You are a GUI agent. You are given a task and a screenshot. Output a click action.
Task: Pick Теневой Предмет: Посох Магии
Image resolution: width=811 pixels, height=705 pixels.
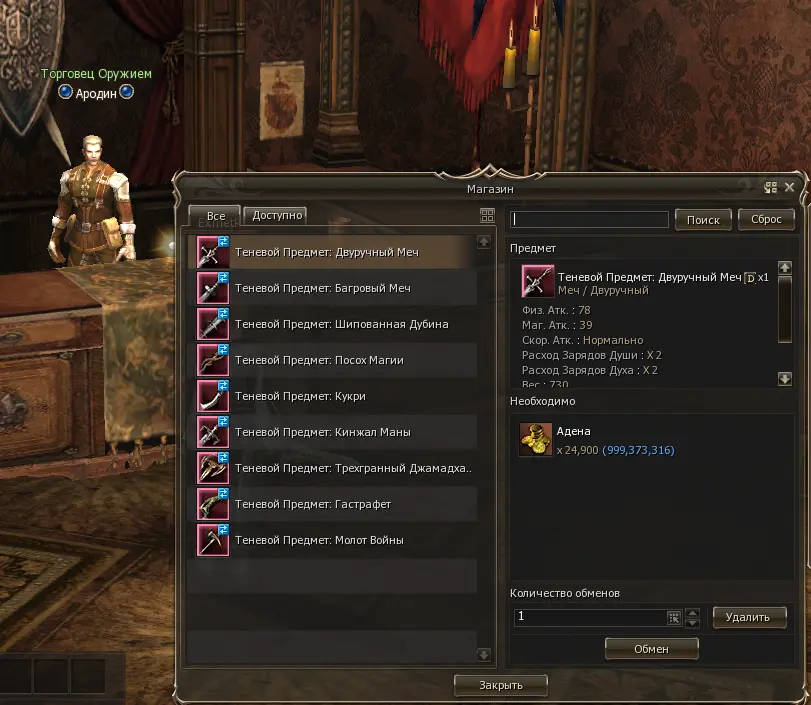[x=319, y=361]
